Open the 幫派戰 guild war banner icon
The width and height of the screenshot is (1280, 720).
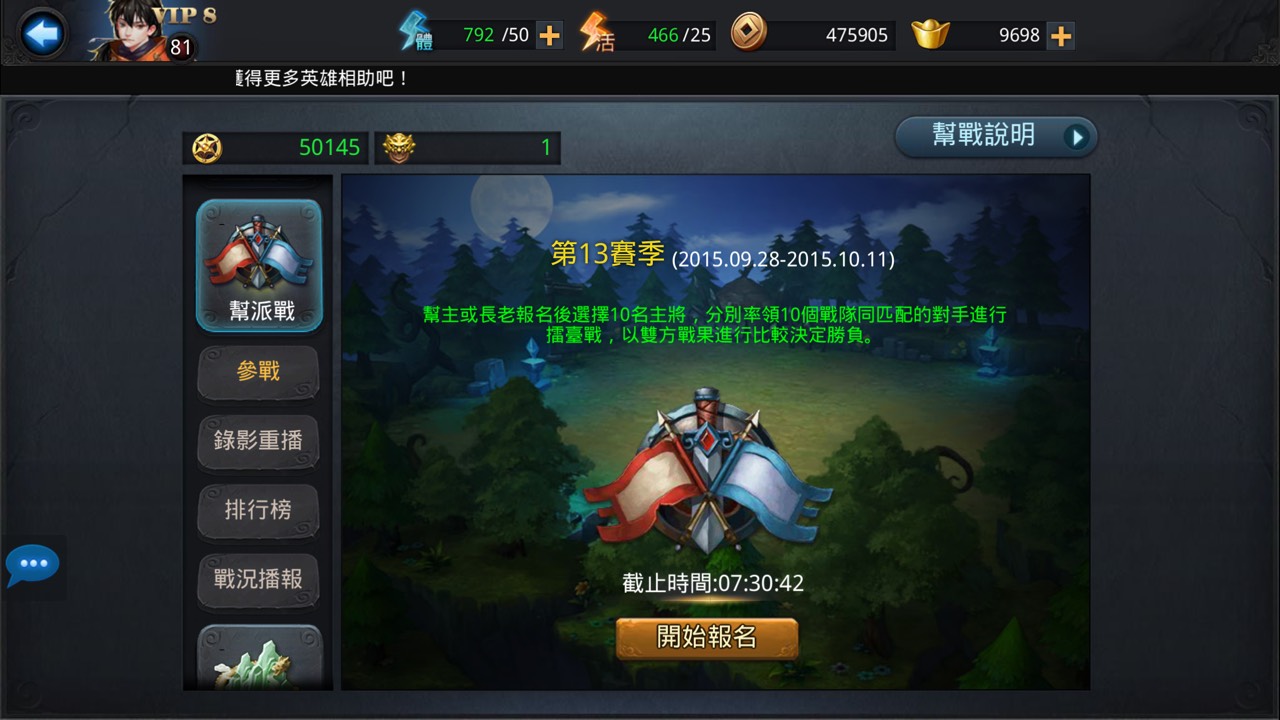click(x=258, y=252)
